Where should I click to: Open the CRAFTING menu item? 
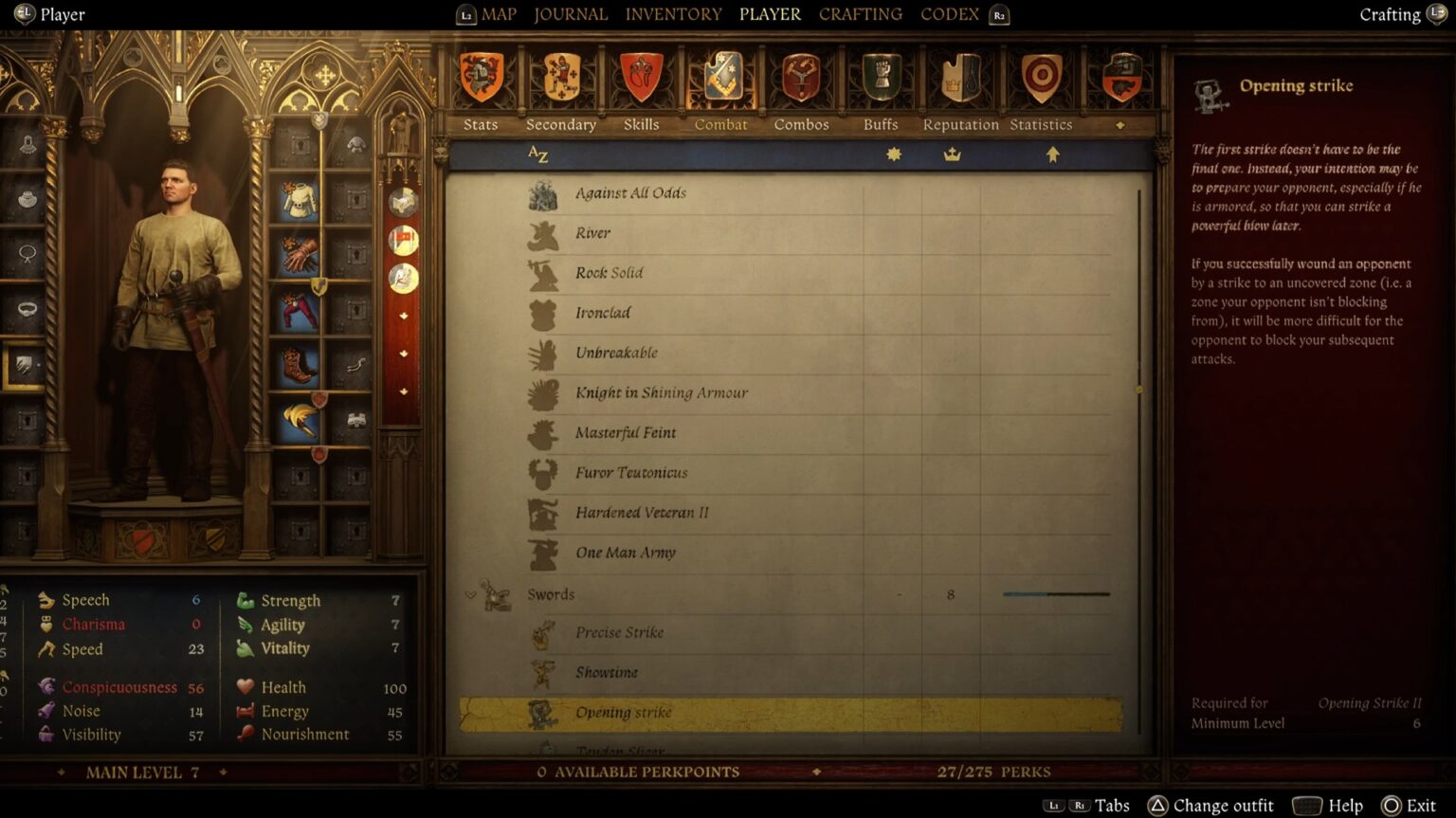(x=859, y=14)
